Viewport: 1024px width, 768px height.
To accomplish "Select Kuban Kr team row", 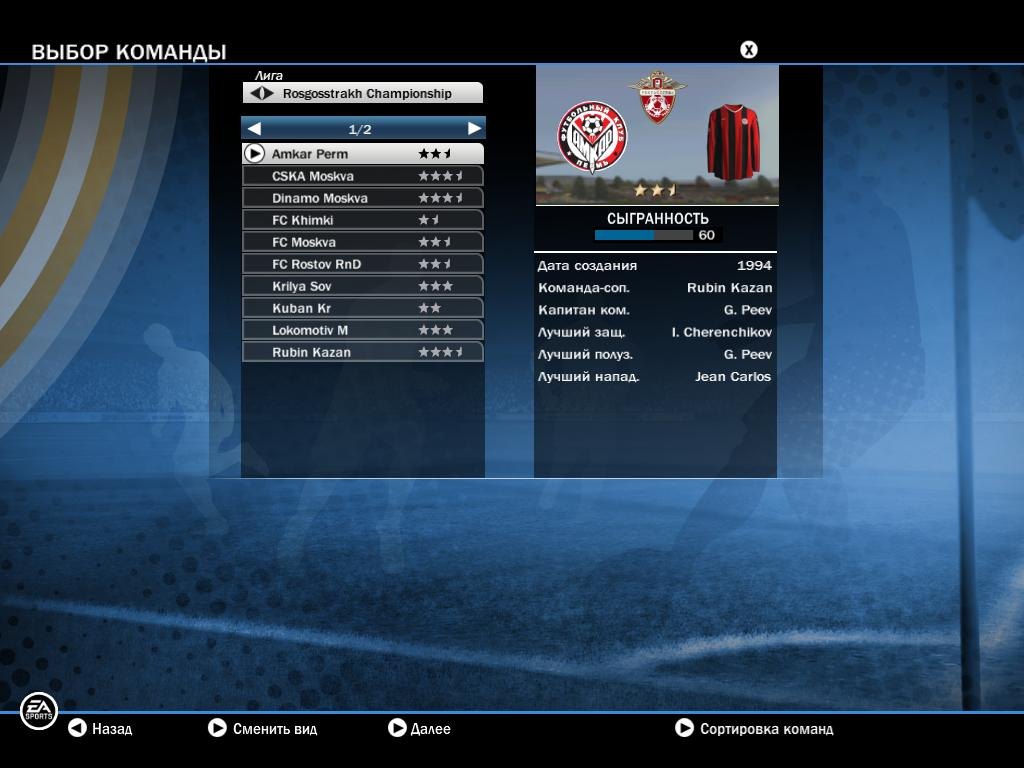I will [362, 308].
